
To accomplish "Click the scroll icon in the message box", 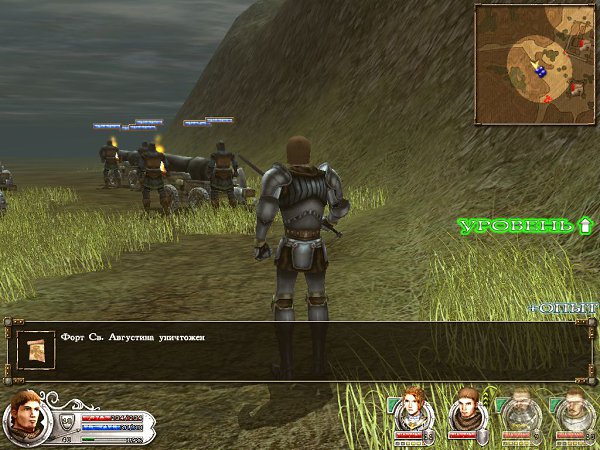I will (x=38, y=349).
